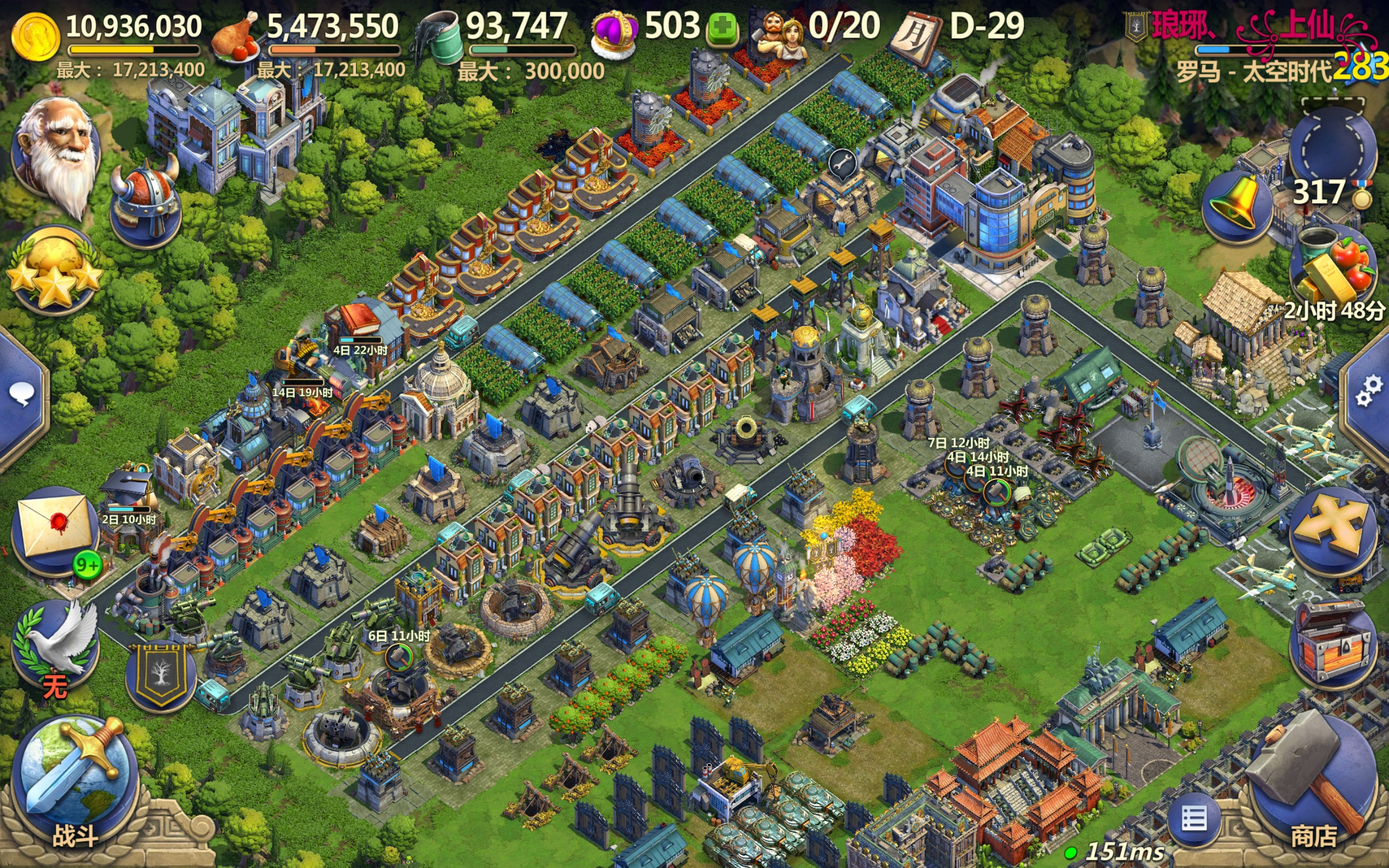Screen dimensions: 1389x868
Task: Tap the green plus to buy crowns
Action: coord(722,29)
